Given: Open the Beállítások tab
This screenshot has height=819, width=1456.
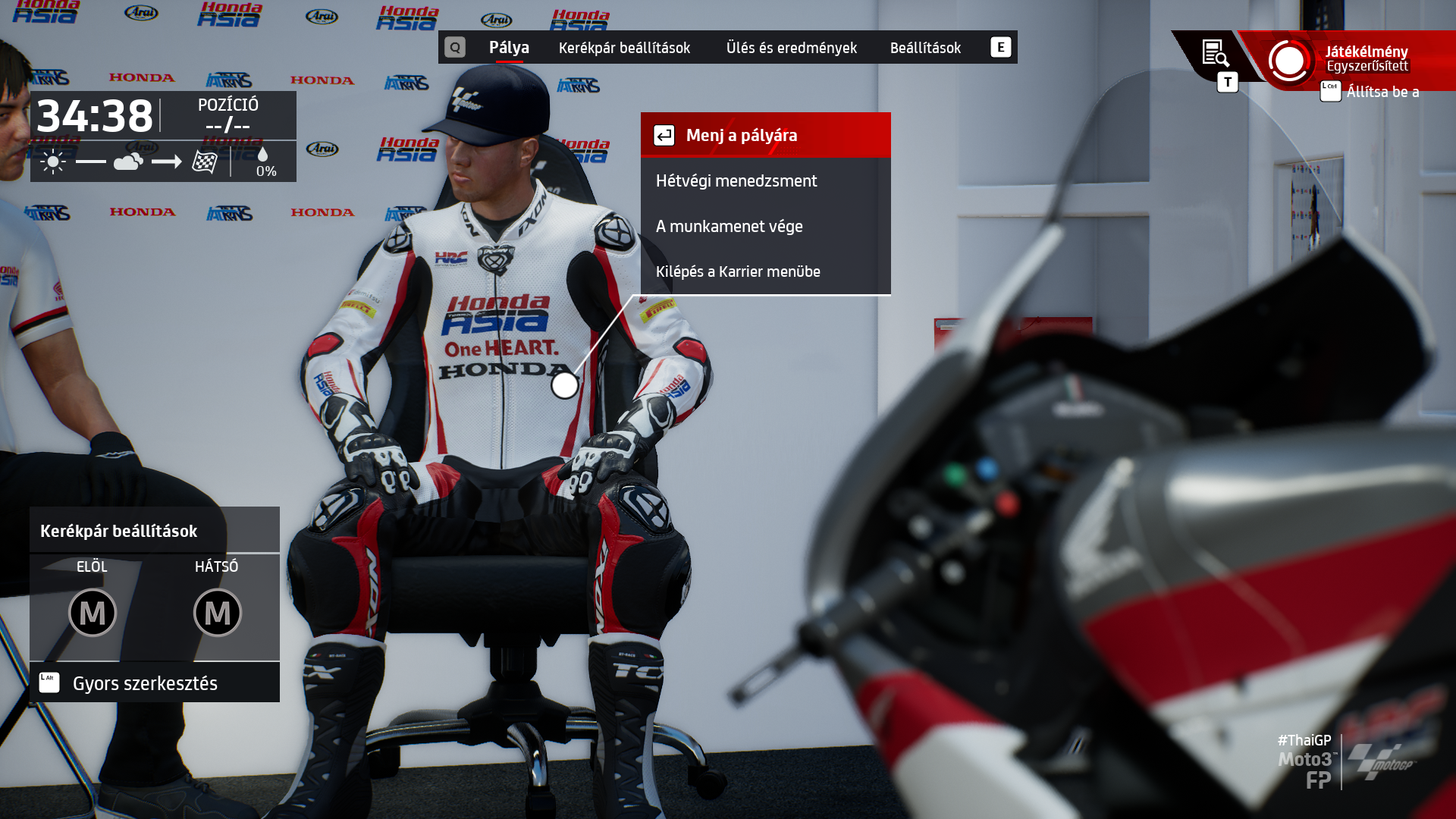Looking at the screenshot, I should [925, 48].
